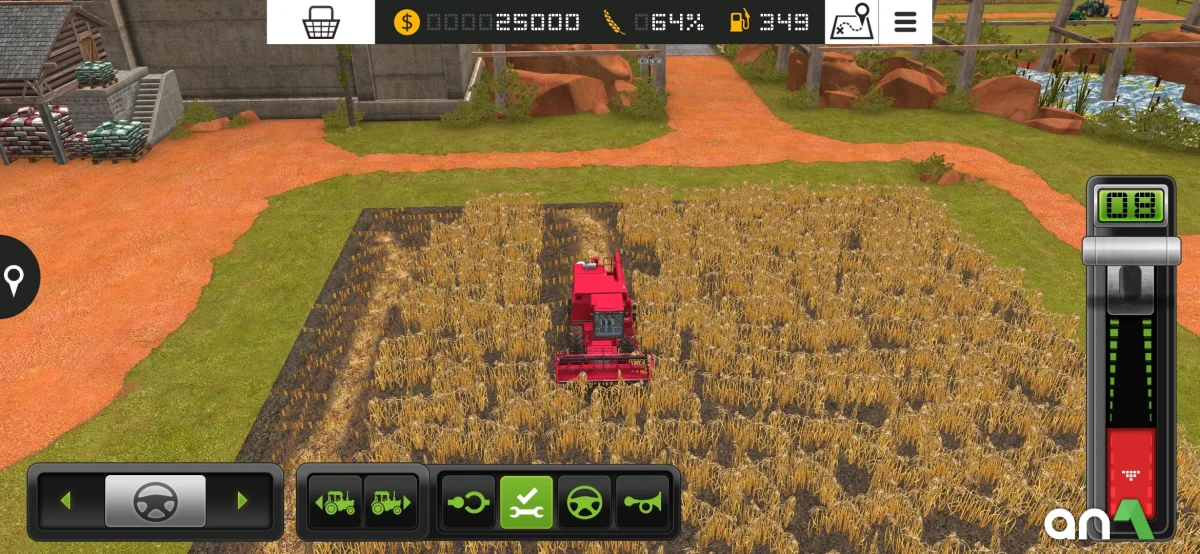Click the throttle speed lever handle
Image resolution: width=1200 pixels, height=554 pixels.
1131,250
